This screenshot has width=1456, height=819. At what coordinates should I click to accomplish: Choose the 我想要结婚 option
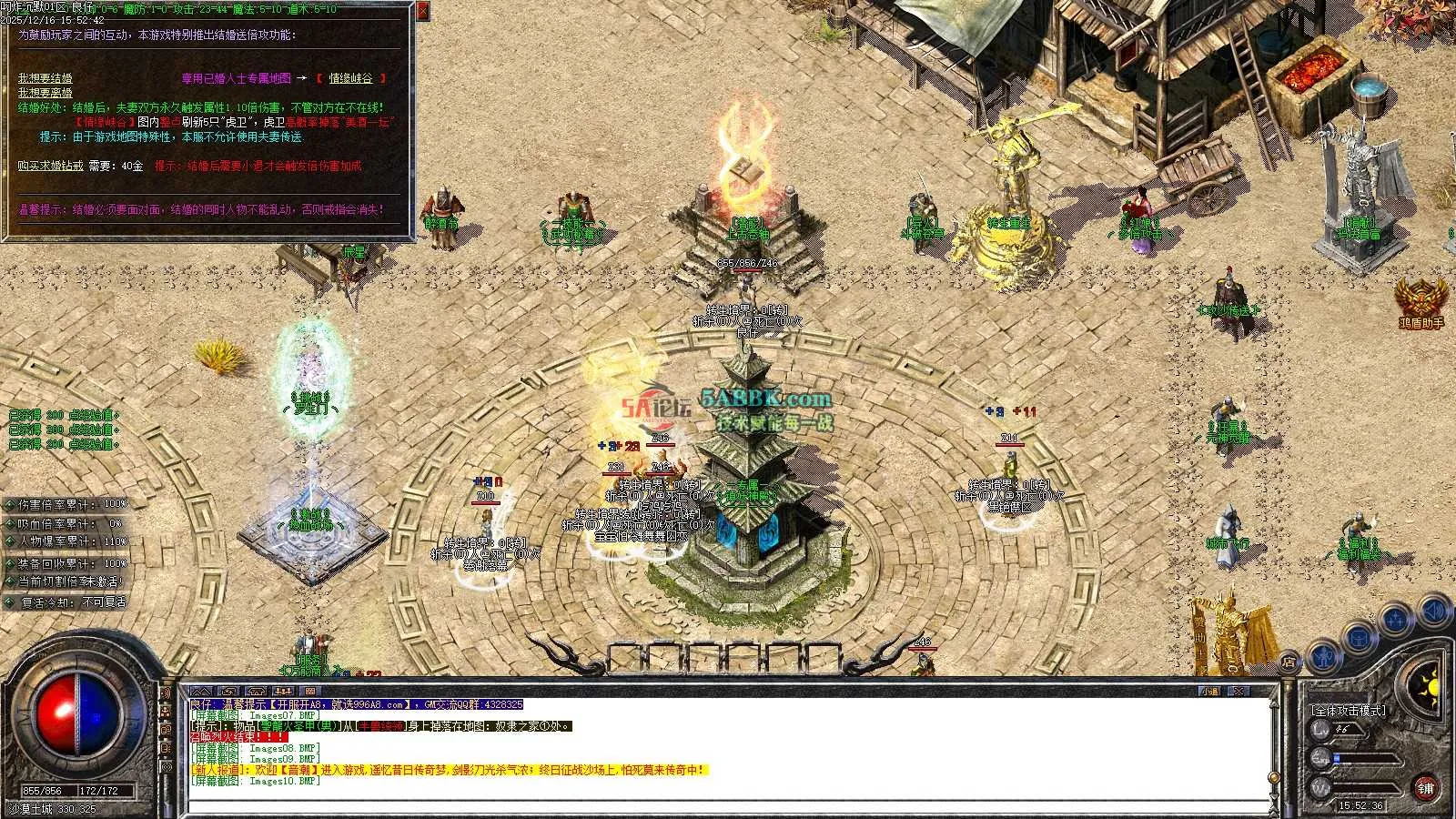[x=45, y=78]
